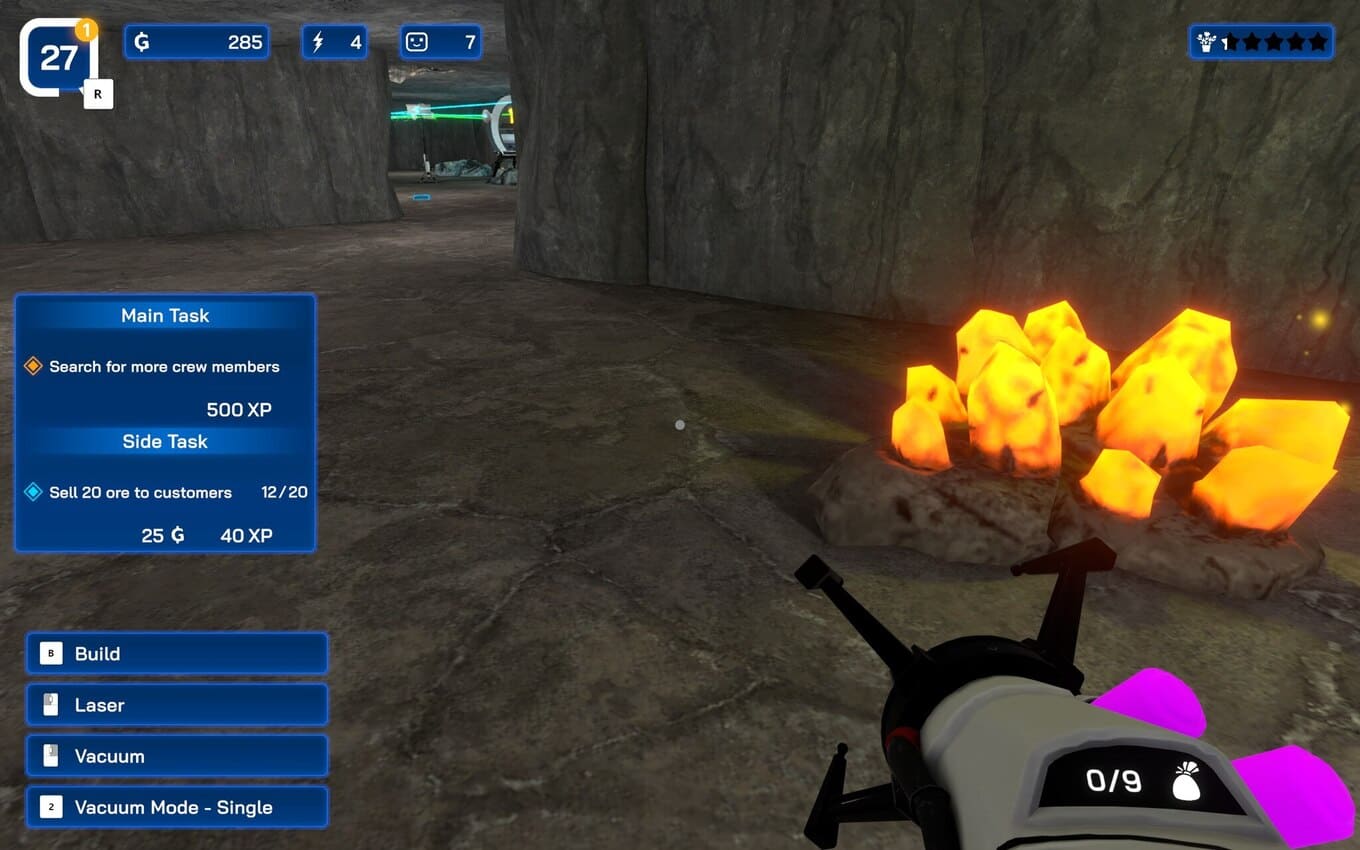Image resolution: width=1360 pixels, height=850 pixels.
Task: Toggle Vacuum Mode - Single
Action: tap(177, 807)
